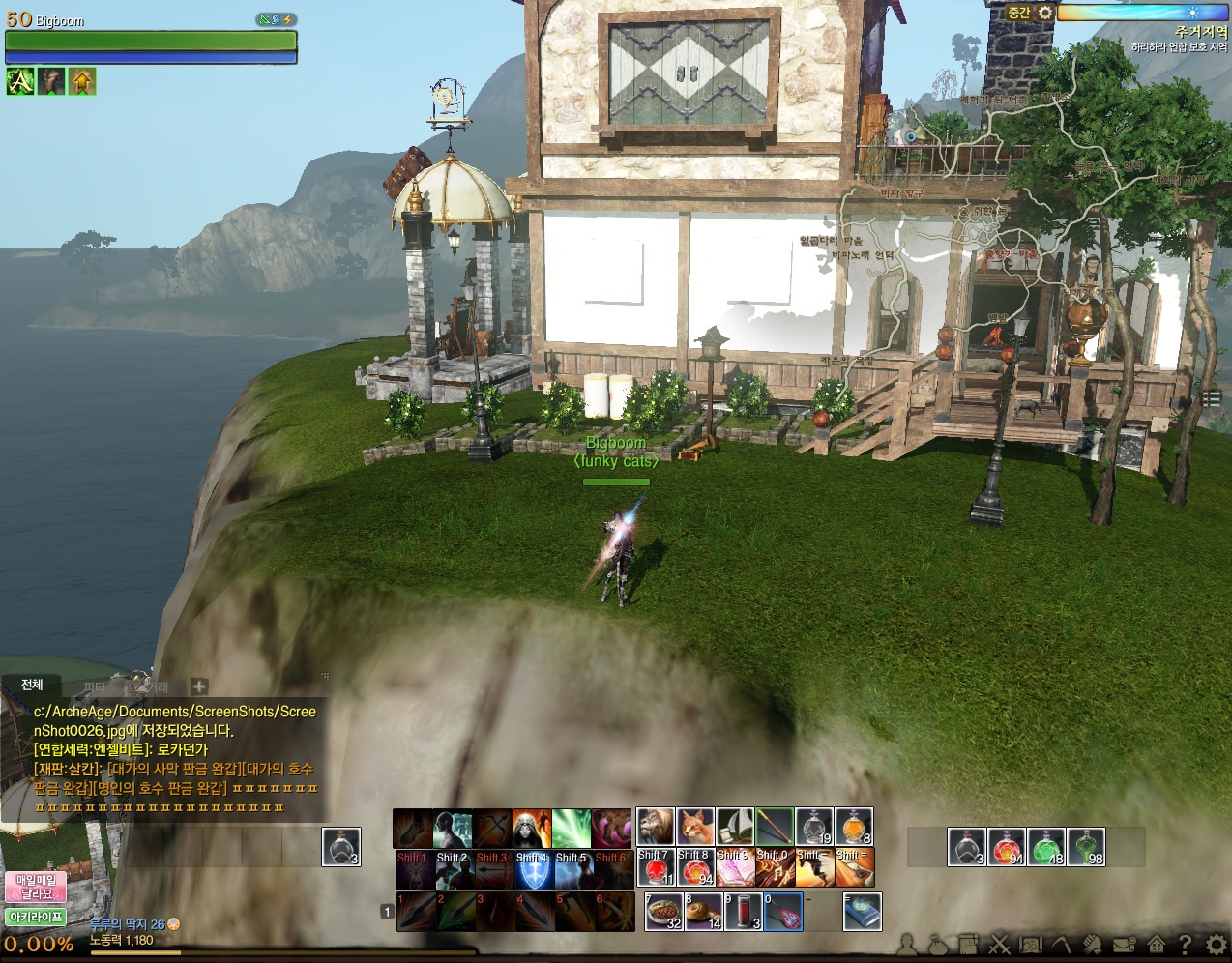Open the help question mark menu
Screen dimensions: 1232x963
(1185, 944)
